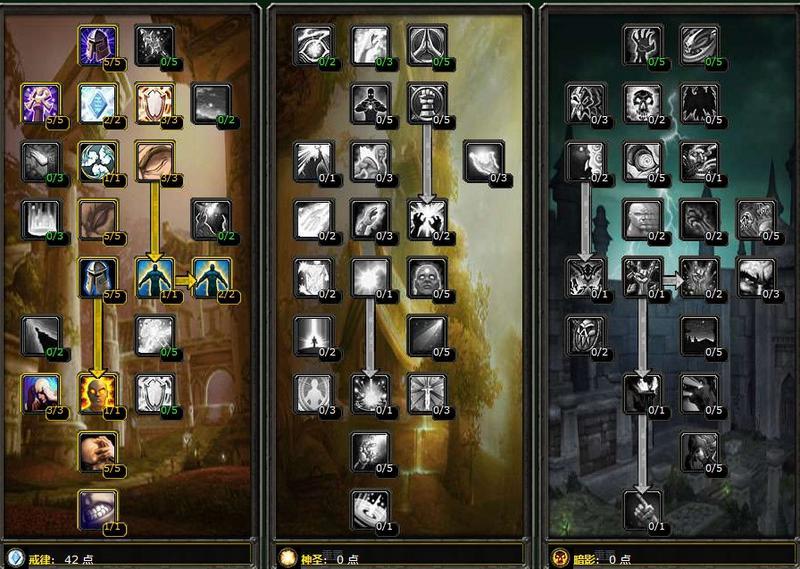
Task: Select the gritted-teeth talent ending the Discipline tree
Action: (98, 507)
